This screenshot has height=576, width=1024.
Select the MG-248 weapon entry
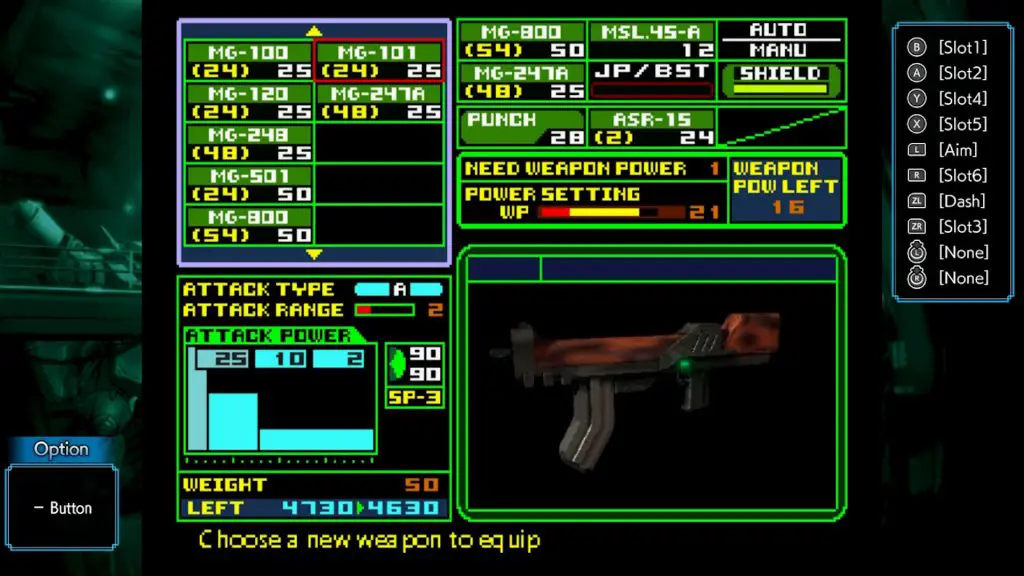tap(249, 143)
